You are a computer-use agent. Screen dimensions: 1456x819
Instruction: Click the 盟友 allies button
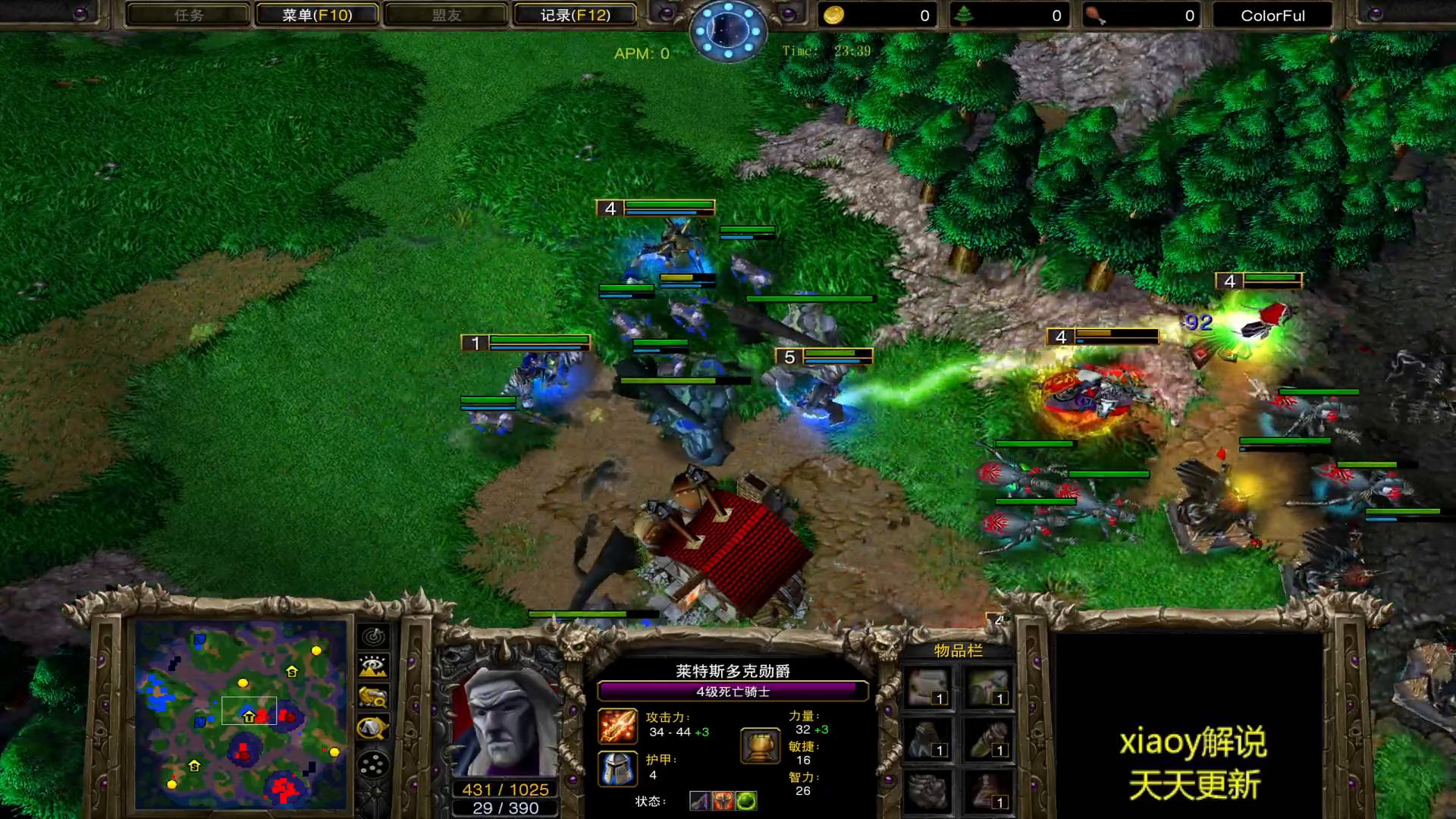click(446, 15)
